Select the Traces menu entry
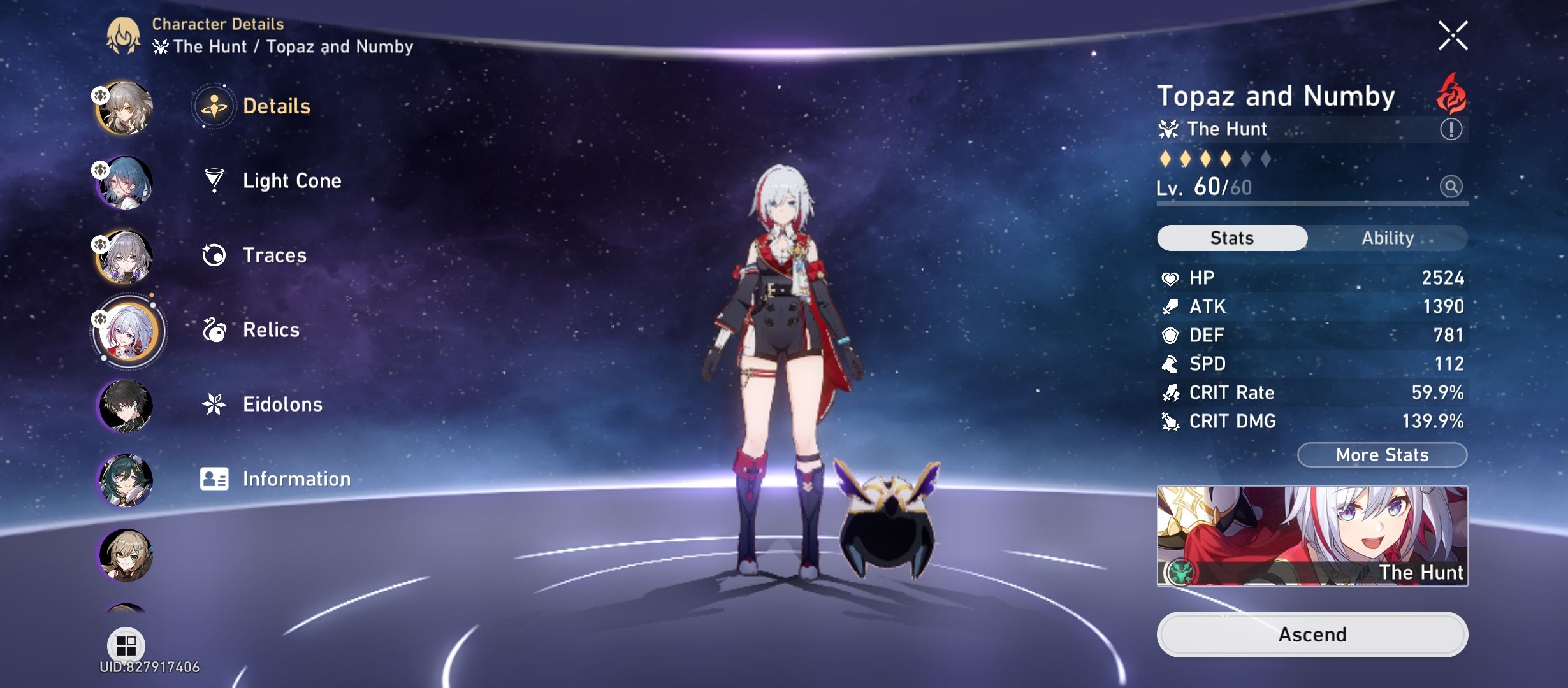 click(274, 255)
